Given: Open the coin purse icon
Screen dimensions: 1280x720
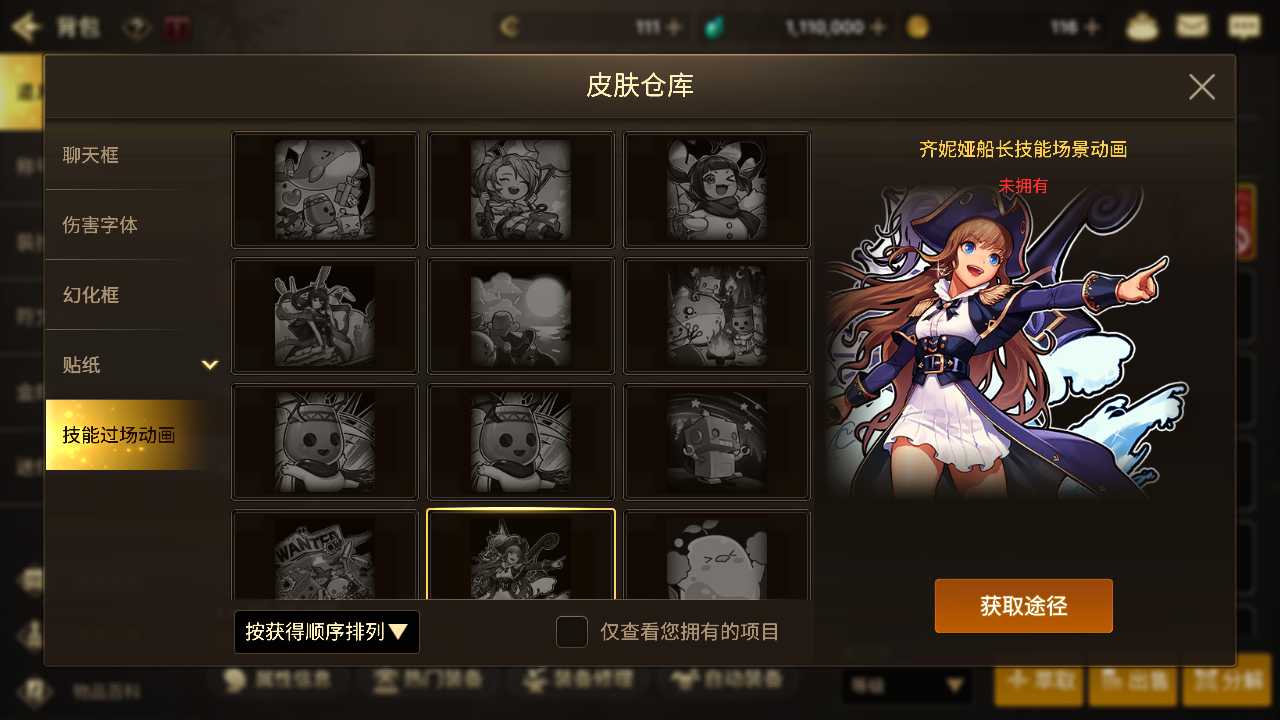Looking at the screenshot, I should (1140, 27).
